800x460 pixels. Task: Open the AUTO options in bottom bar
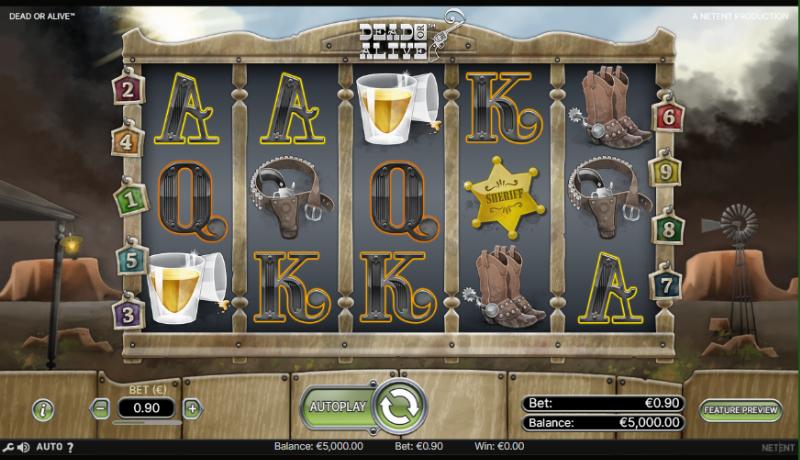click(50, 447)
